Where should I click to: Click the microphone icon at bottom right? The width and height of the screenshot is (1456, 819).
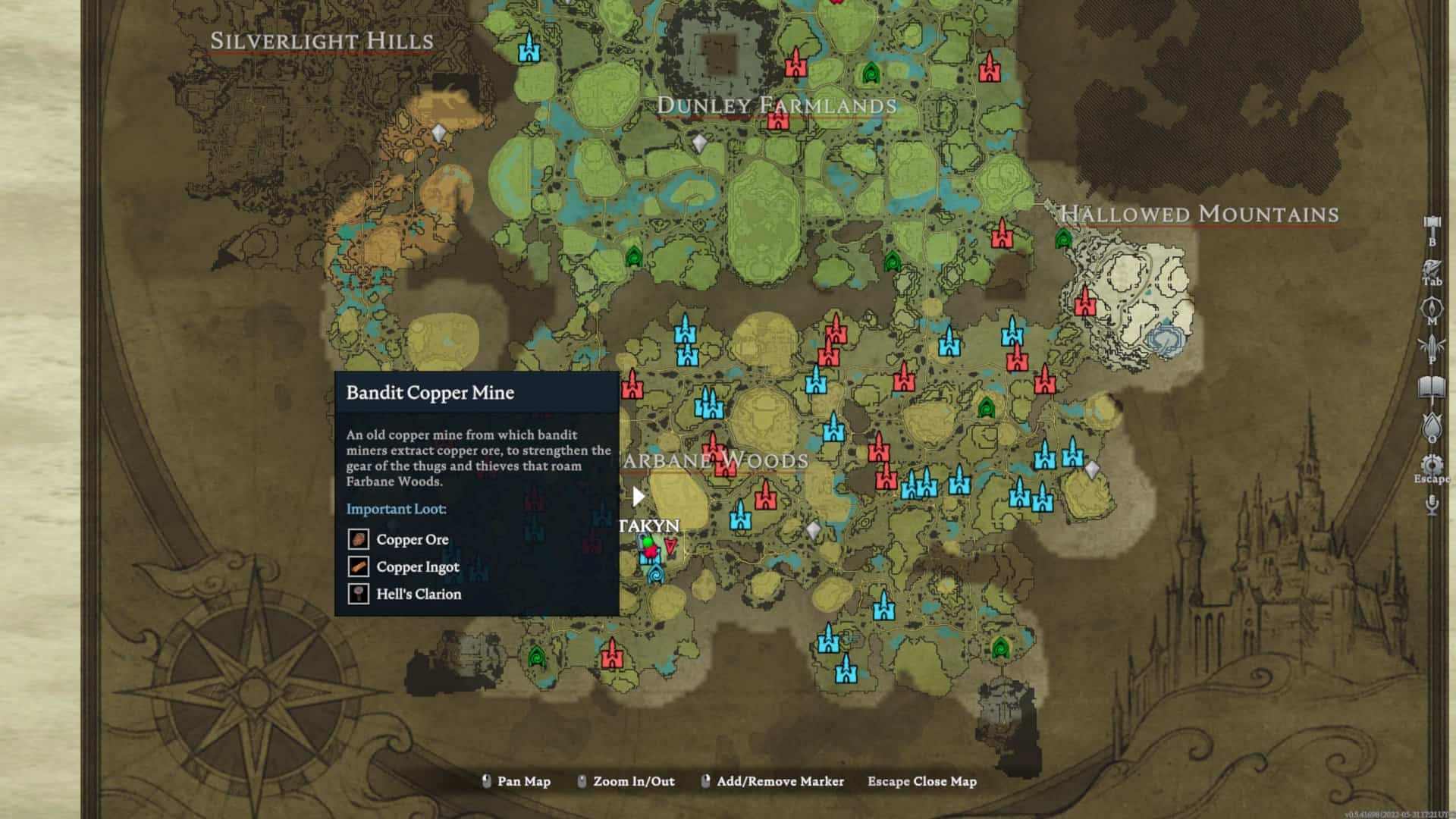[1431, 504]
